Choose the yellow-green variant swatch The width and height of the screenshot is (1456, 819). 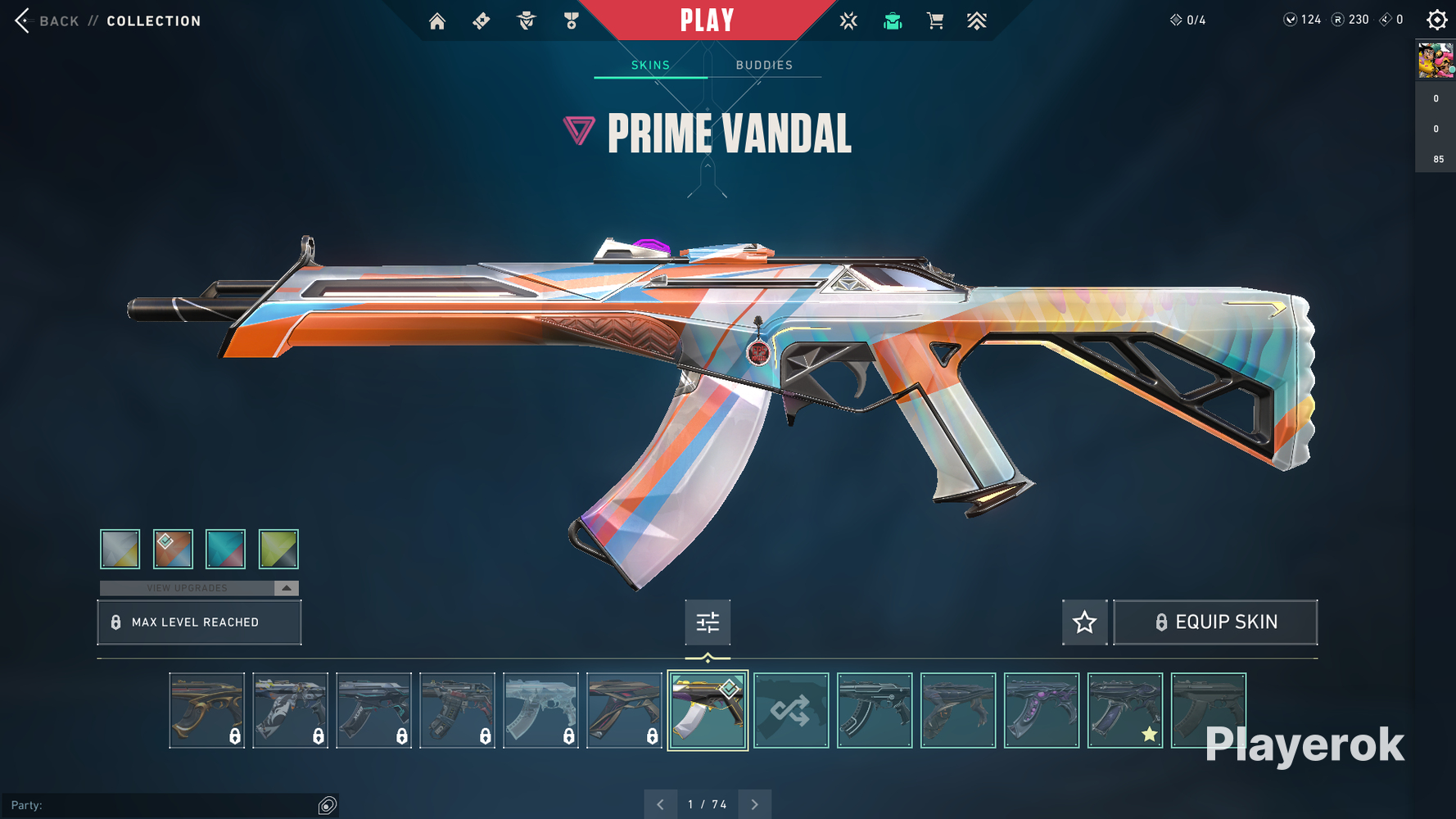(278, 549)
